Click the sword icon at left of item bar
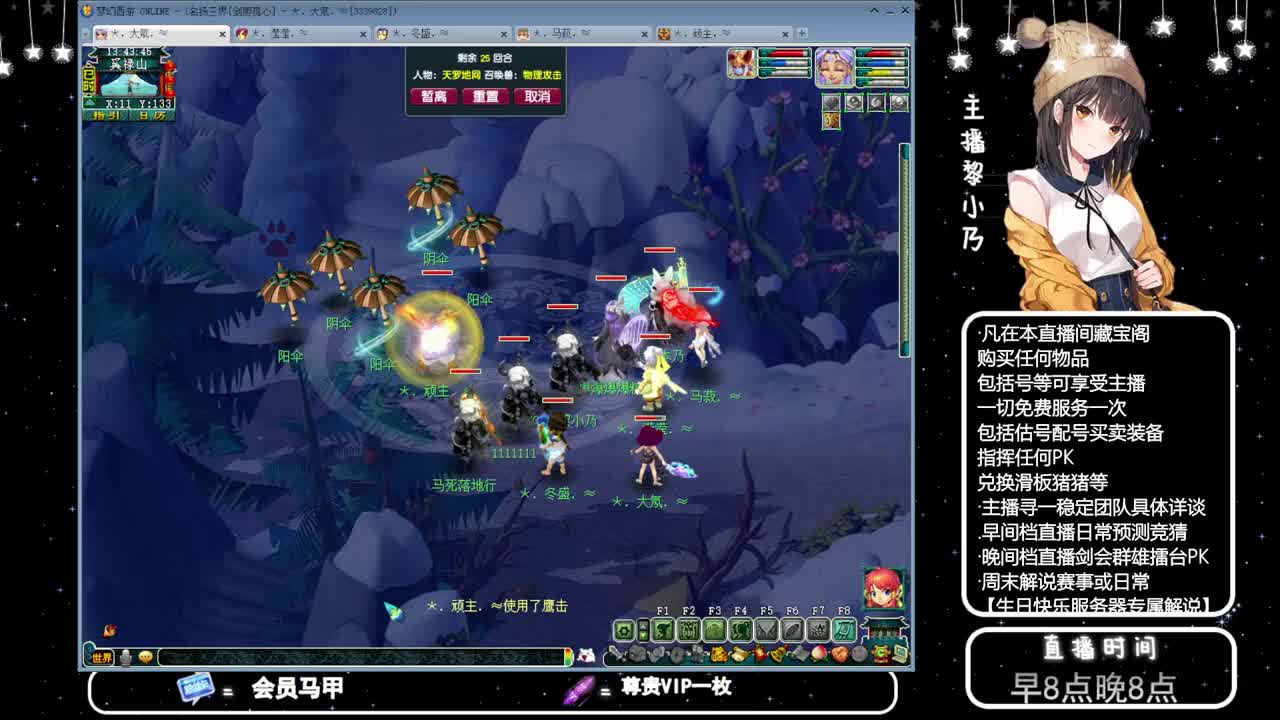The width and height of the screenshot is (1280, 720). [615, 655]
